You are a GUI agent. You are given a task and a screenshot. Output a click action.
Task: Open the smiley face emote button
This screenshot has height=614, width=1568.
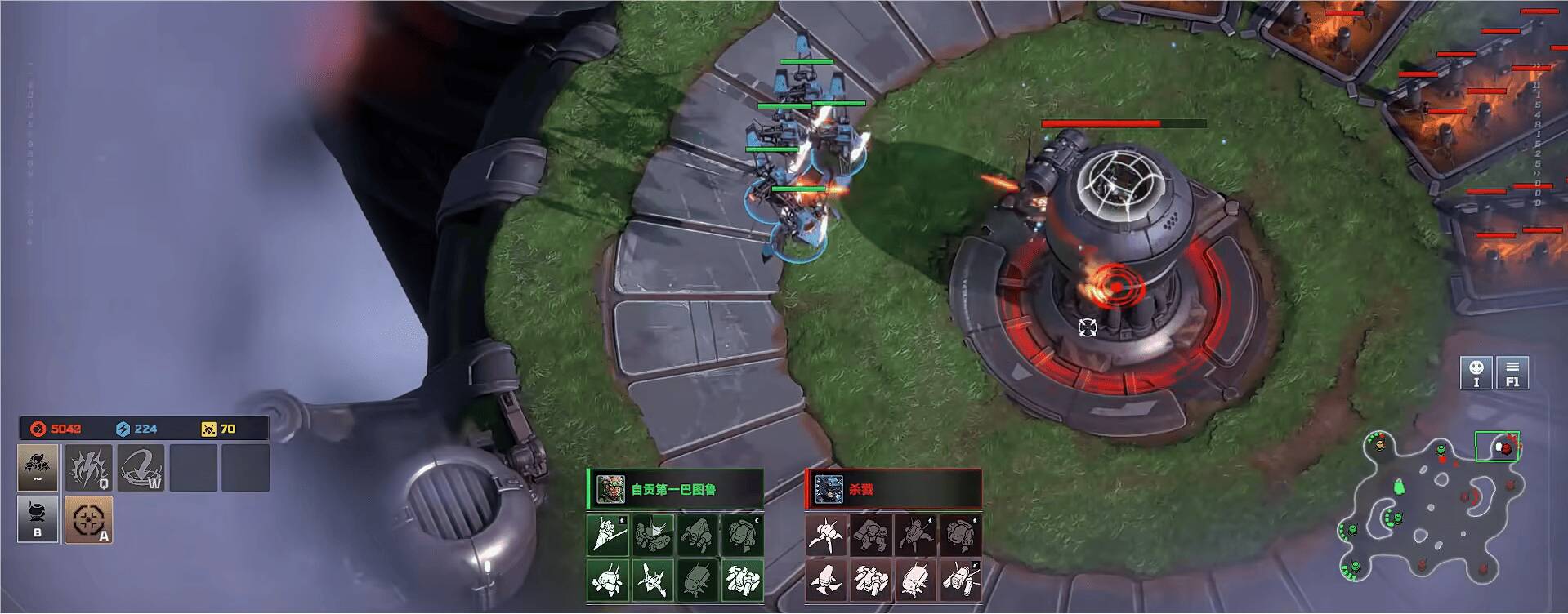(x=1476, y=372)
